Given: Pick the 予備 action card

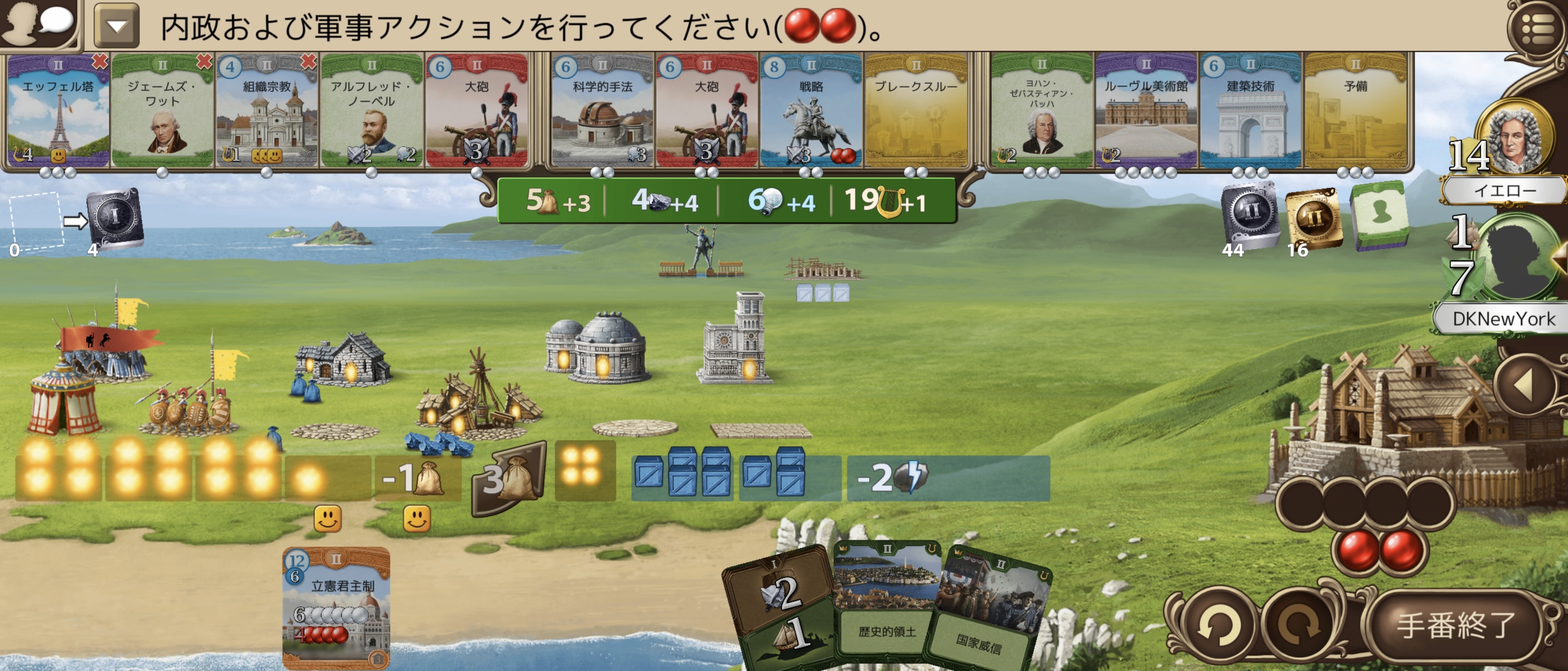Looking at the screenshot, I should coord(1355,113).
